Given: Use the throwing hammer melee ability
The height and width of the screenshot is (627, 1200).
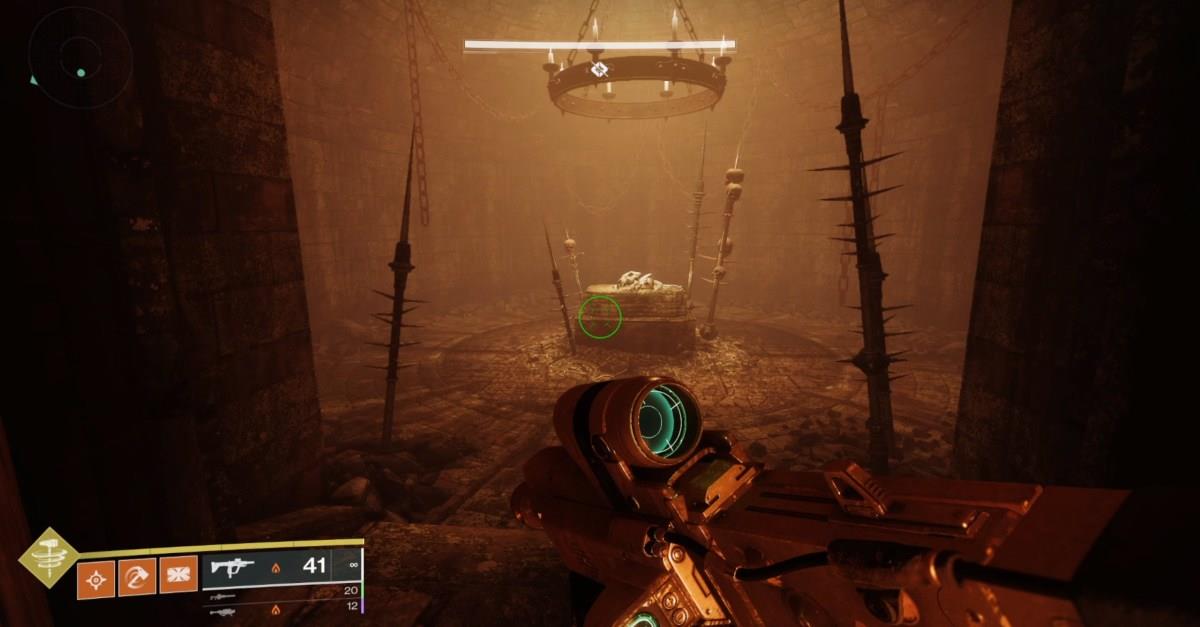Looking at the screenshot, I should coord(137,576).
